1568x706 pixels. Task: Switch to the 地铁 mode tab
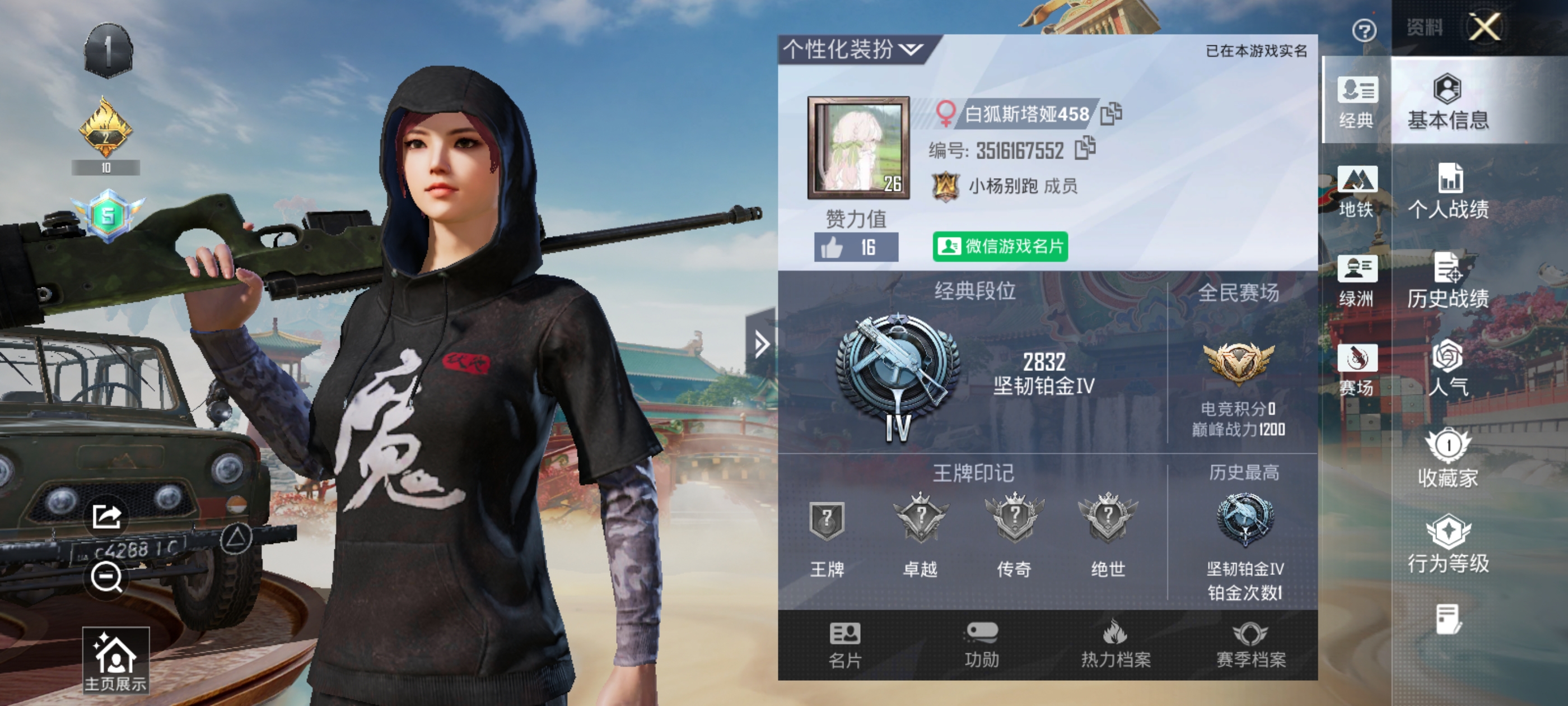[x=1356, y=191]
